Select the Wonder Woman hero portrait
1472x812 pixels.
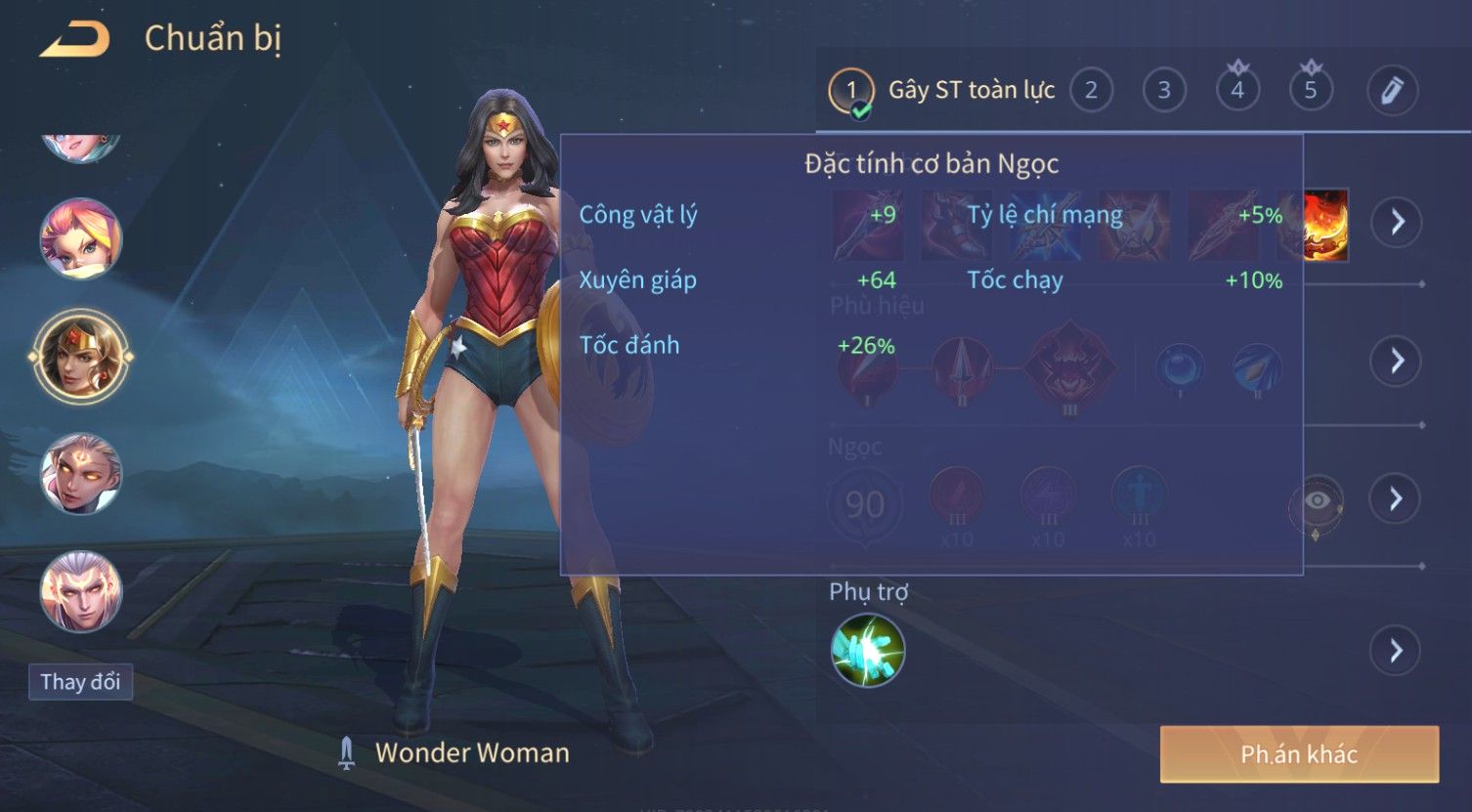pyautogui.click(x=80, y=357)
